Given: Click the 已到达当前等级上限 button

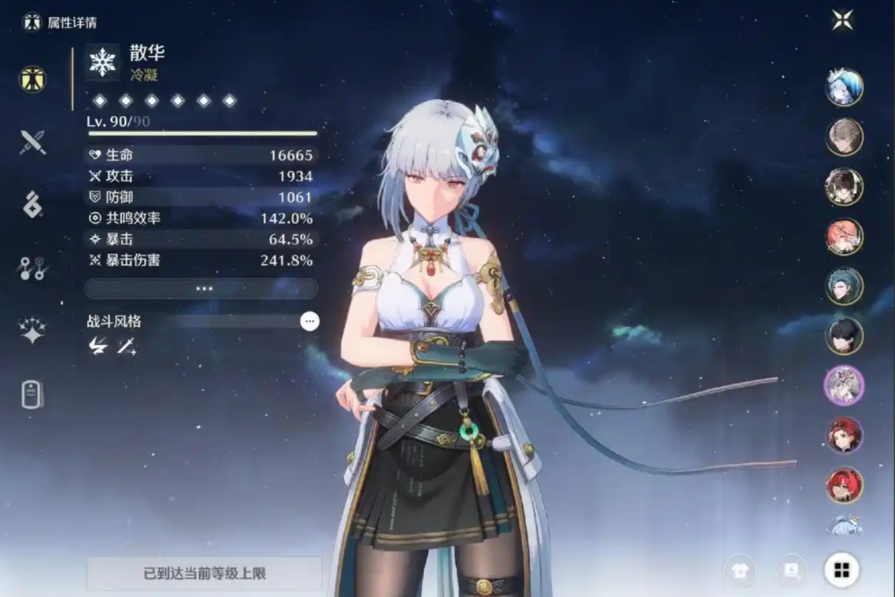Looking at the screenshot, I should coord(204,574).
